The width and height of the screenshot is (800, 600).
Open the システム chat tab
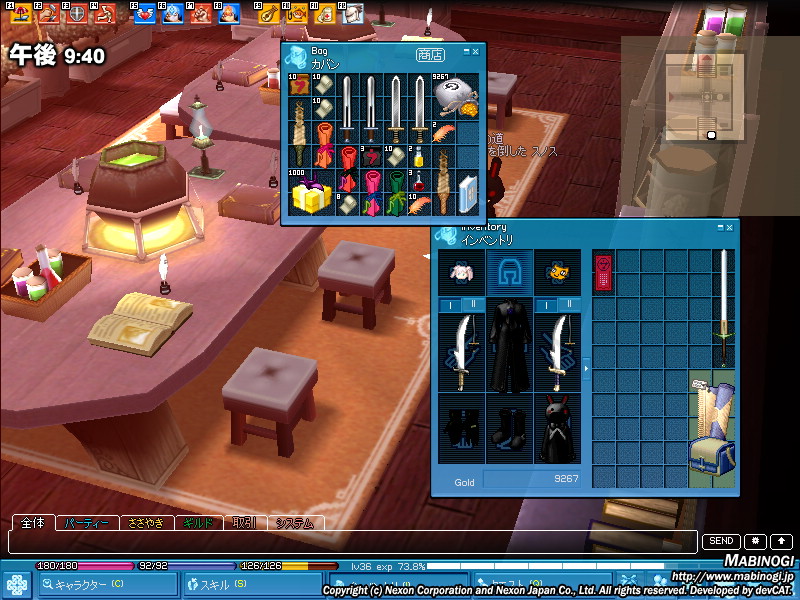pyautogui.click(x=294, y=523)
